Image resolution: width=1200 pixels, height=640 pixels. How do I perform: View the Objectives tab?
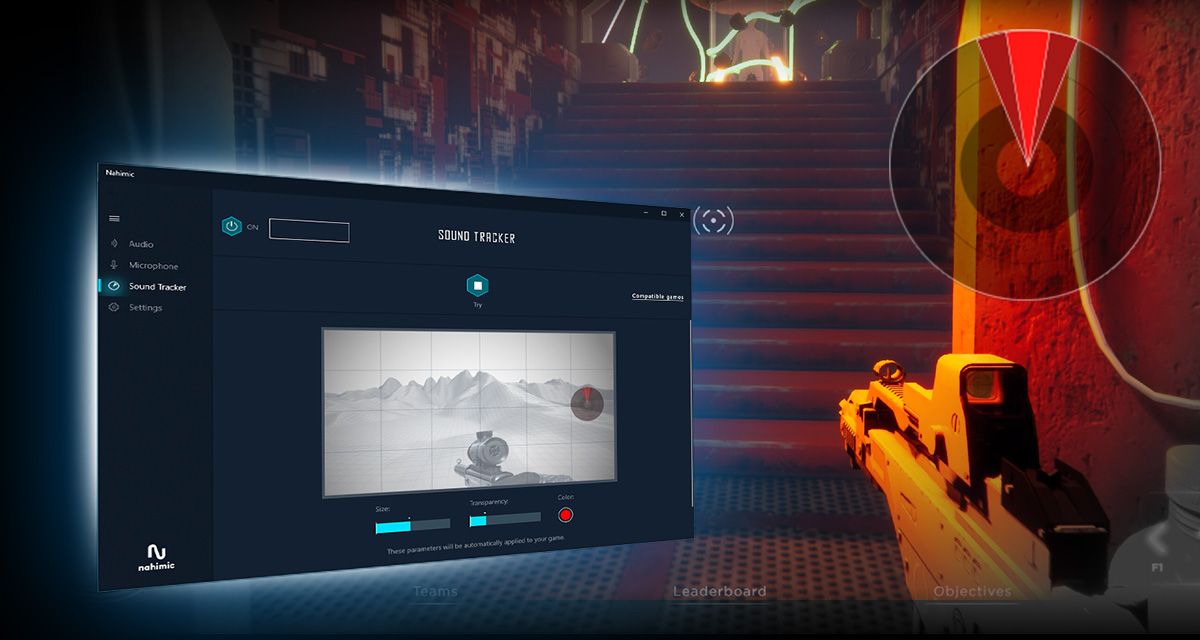click(972, 591)
